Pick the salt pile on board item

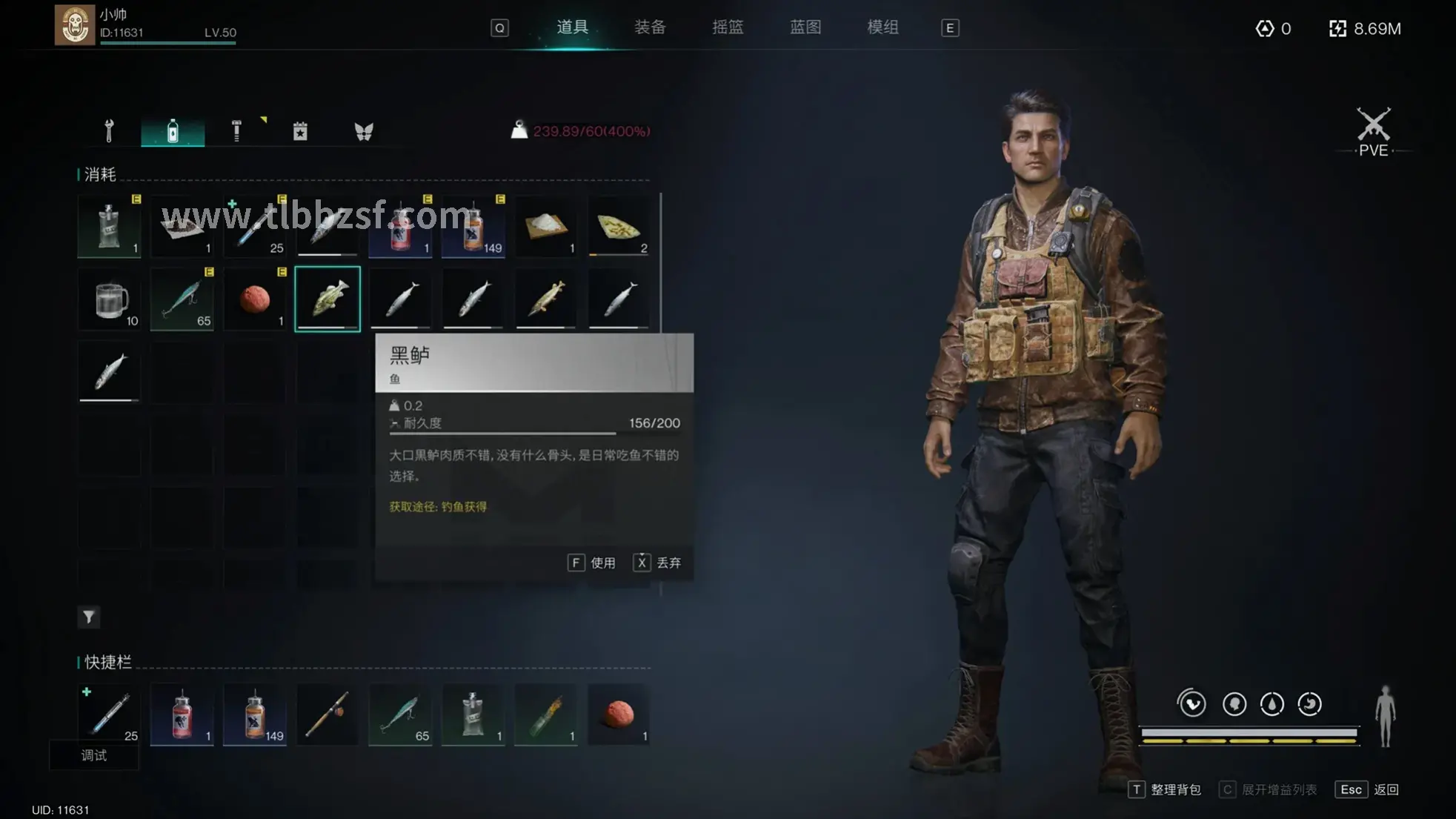tap(545, 227)
